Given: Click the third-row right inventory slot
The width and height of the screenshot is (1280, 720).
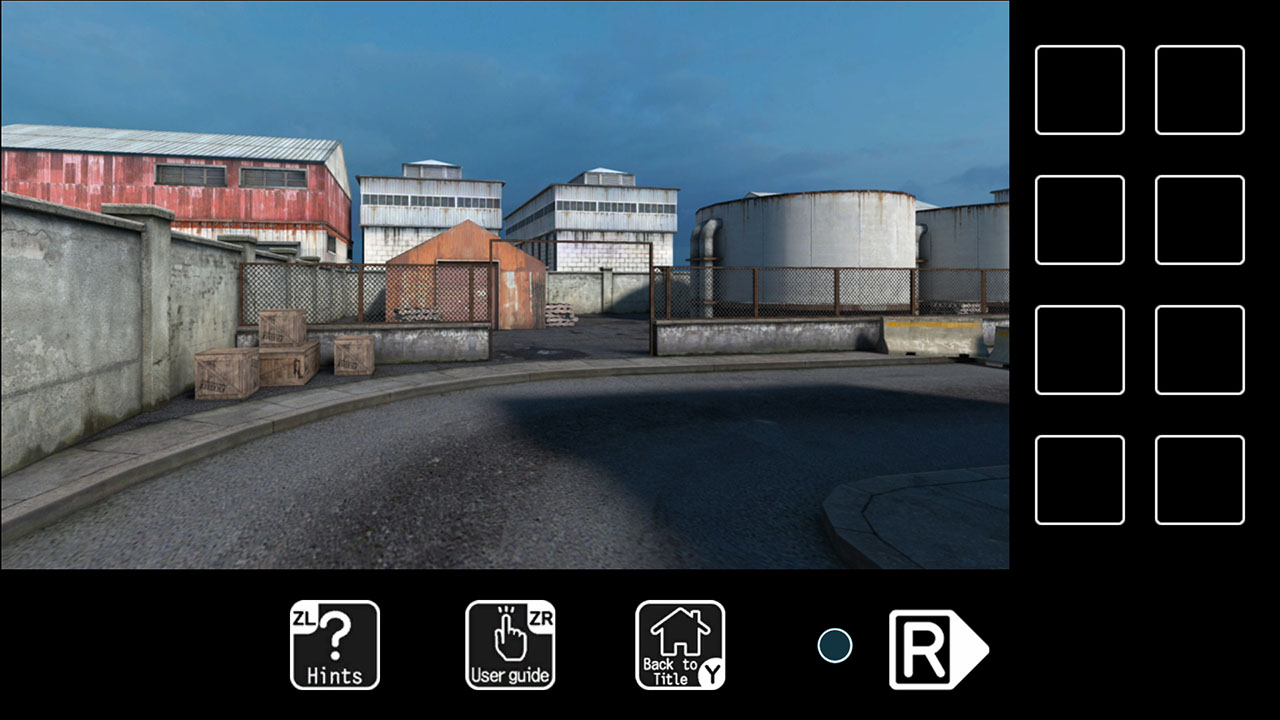Looking at the screenshot, I should (x=1199, y=350).
